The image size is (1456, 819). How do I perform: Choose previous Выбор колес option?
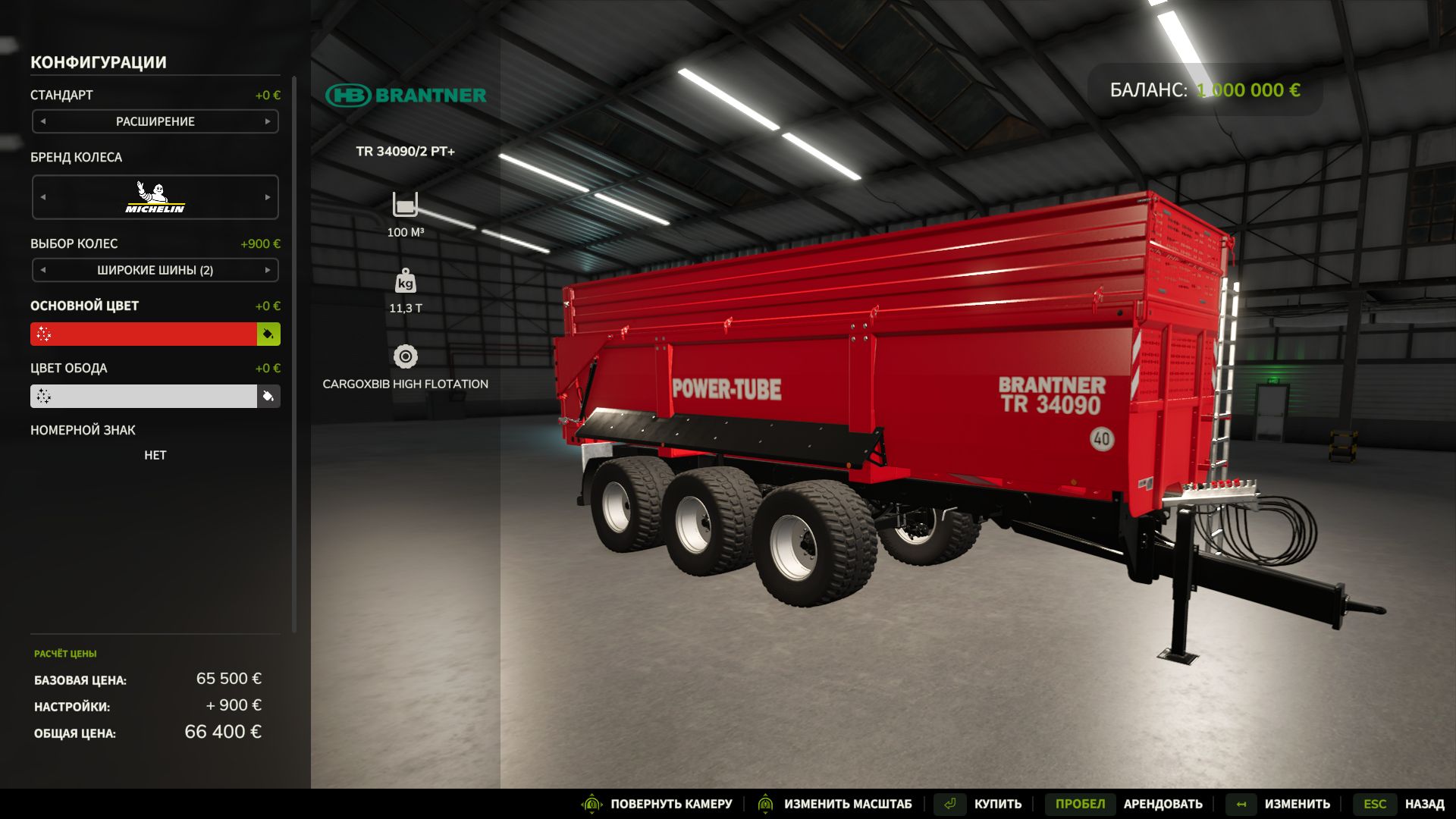pos(43,270)
